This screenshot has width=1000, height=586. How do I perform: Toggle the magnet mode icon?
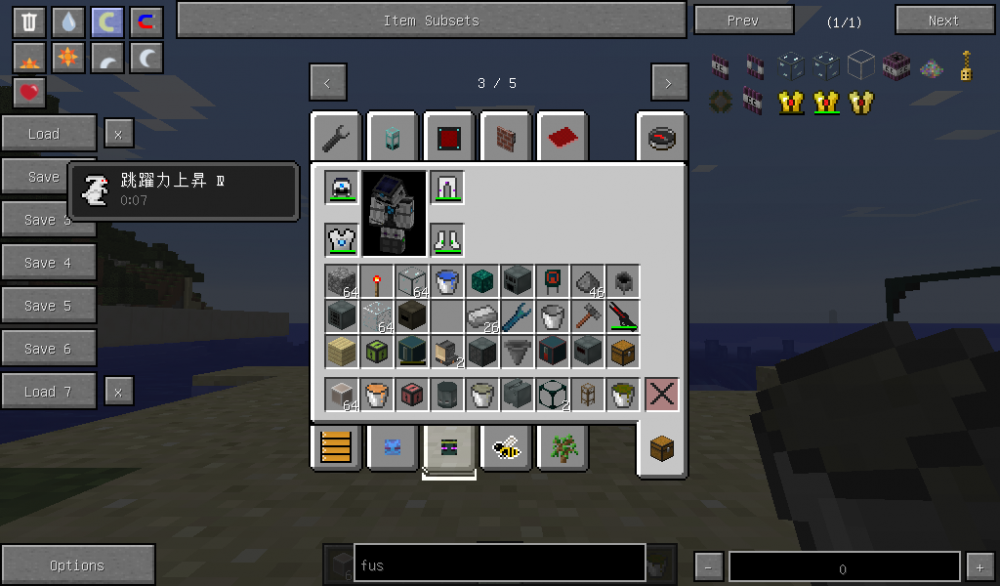(146, 22)
